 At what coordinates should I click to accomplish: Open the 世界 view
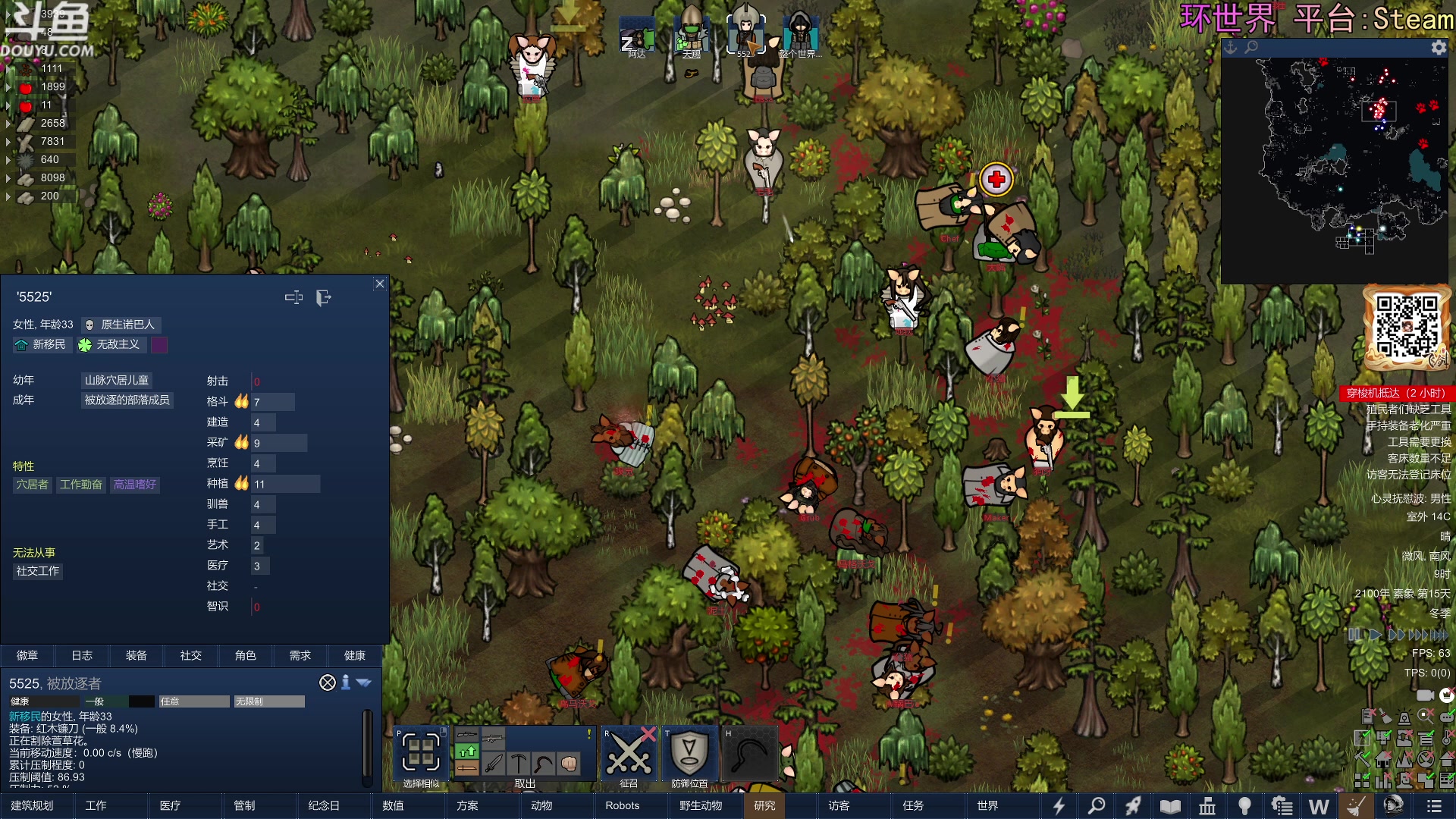point(987,805)
